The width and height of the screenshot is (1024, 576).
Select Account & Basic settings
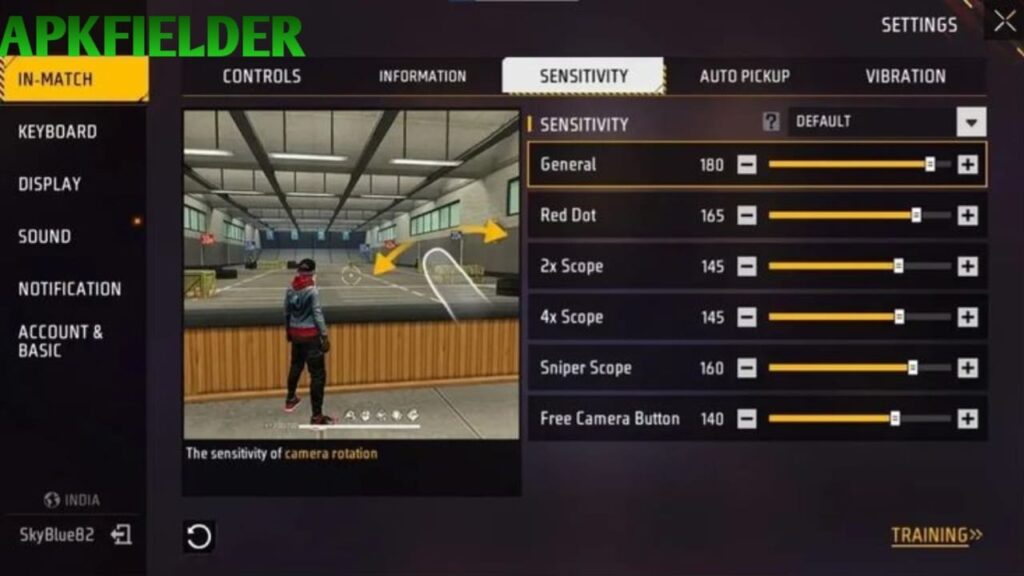(x=60, y=341)
